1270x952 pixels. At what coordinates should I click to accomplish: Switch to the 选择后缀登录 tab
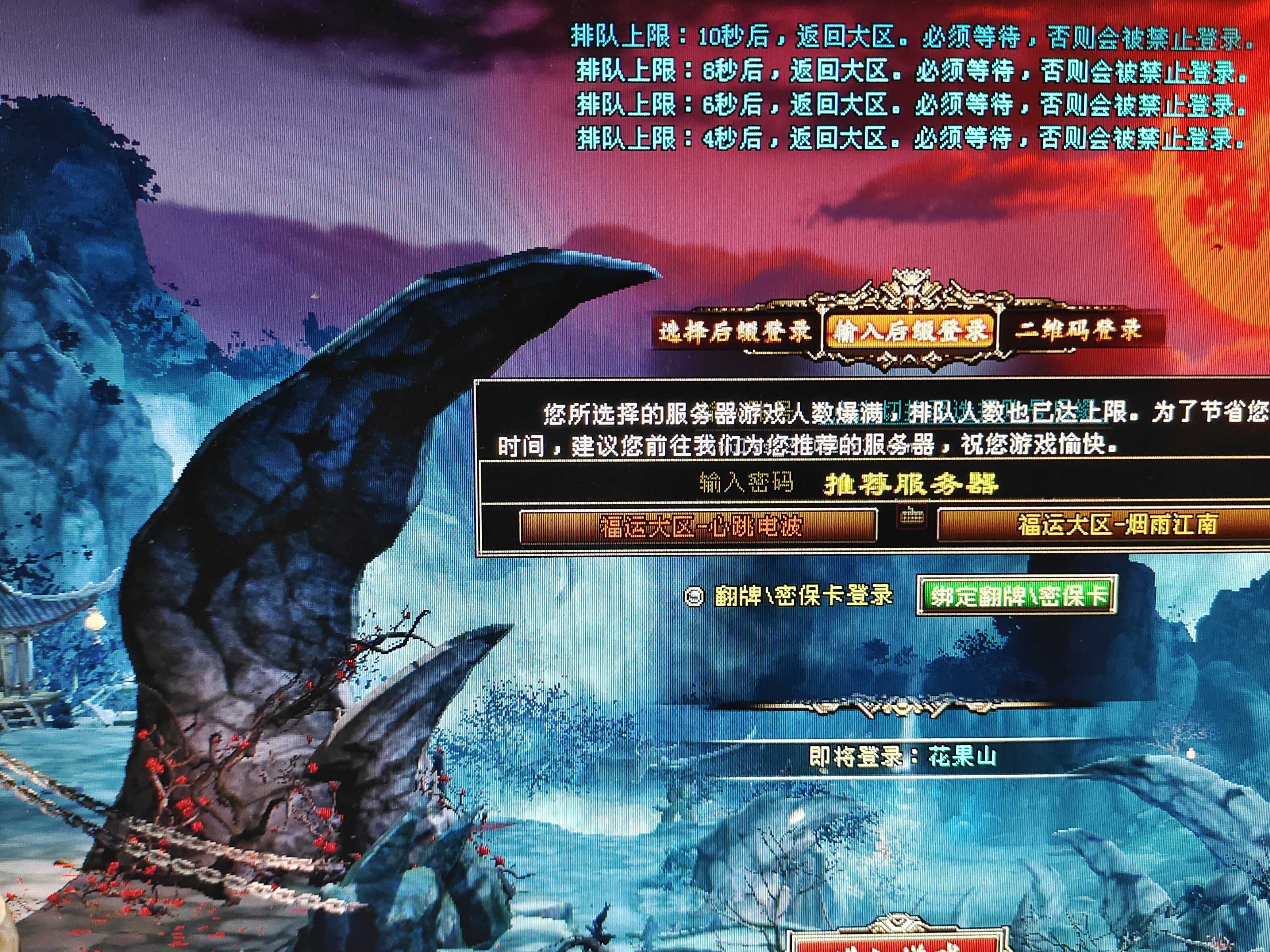735,331
